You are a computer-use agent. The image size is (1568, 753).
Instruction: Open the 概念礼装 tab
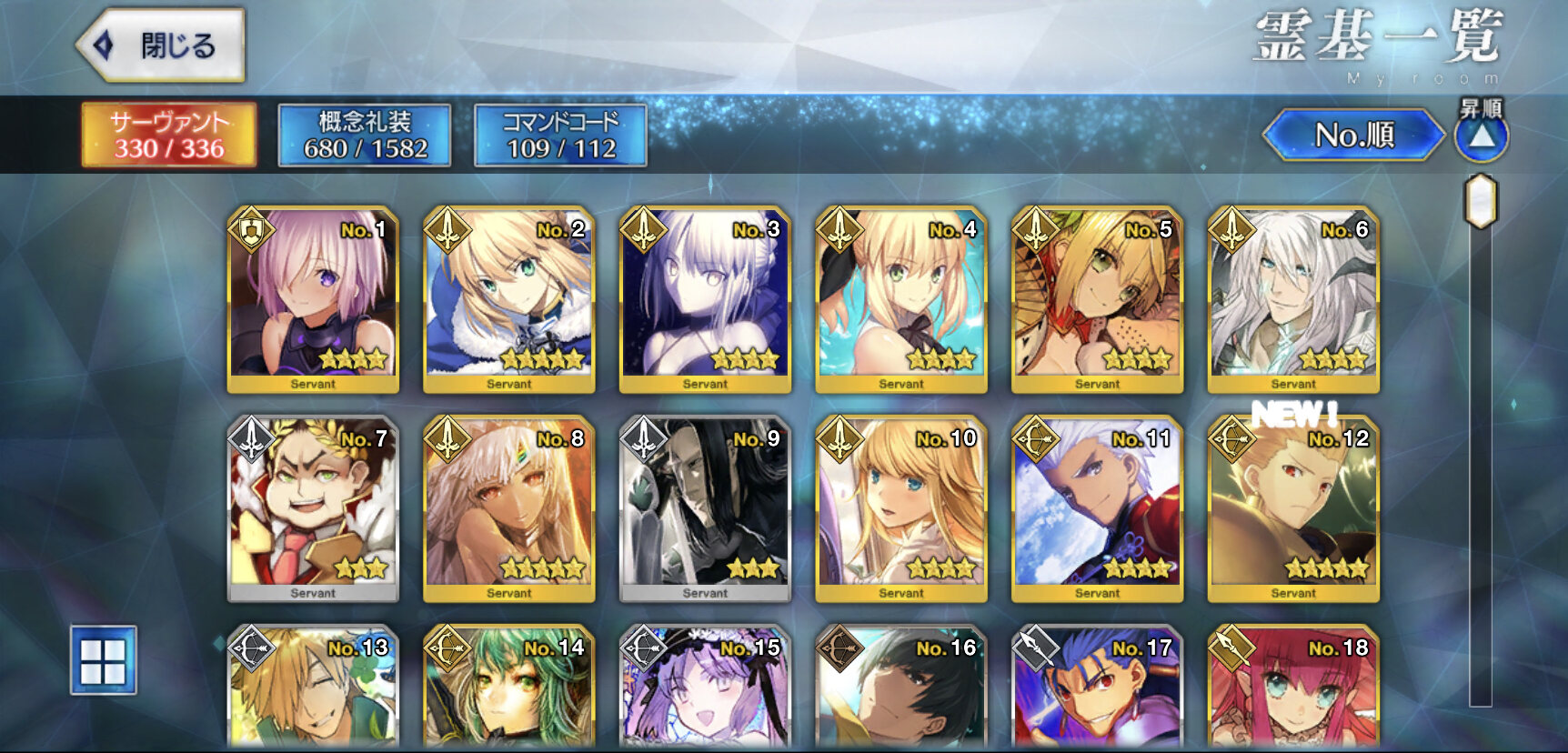[365, 135]
